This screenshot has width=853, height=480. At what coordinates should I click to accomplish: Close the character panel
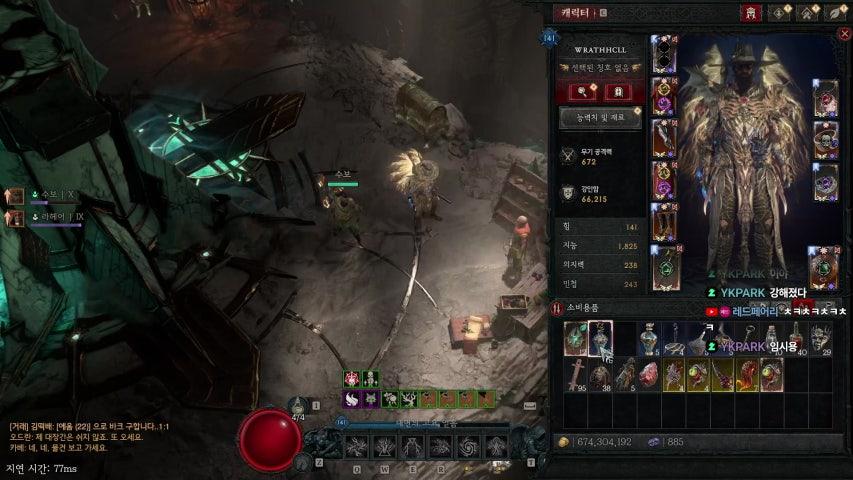(844, 33)
